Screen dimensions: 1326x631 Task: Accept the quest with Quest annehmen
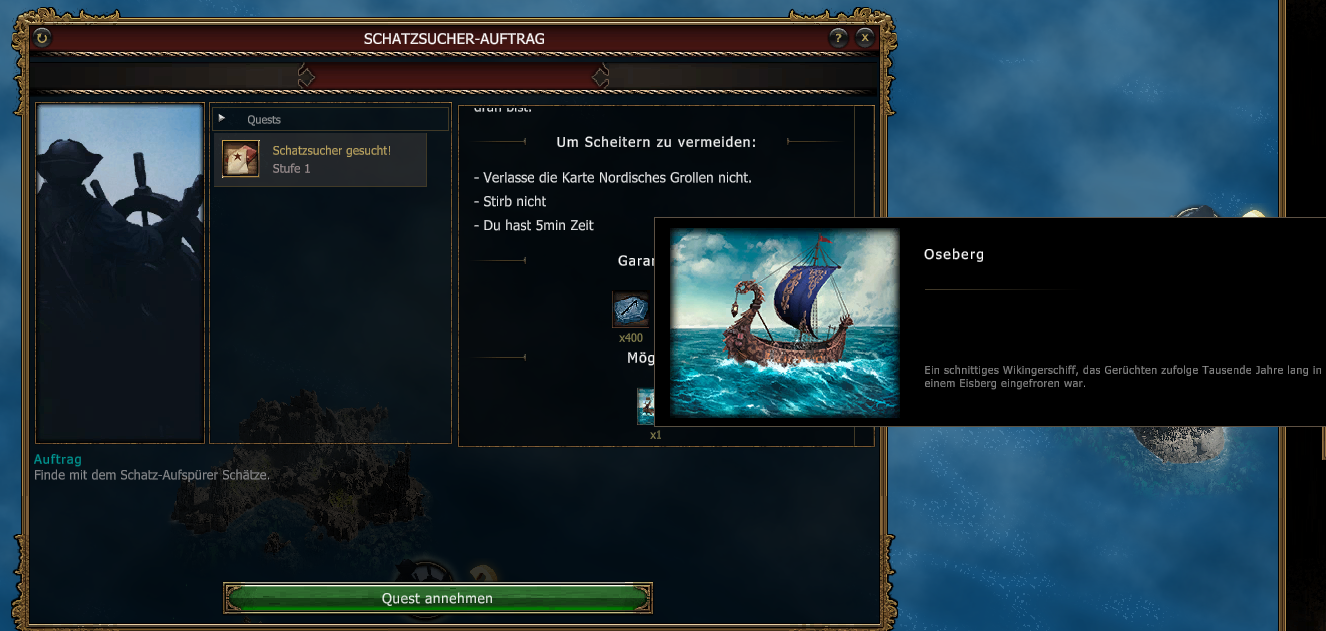[x=437, y=598]
